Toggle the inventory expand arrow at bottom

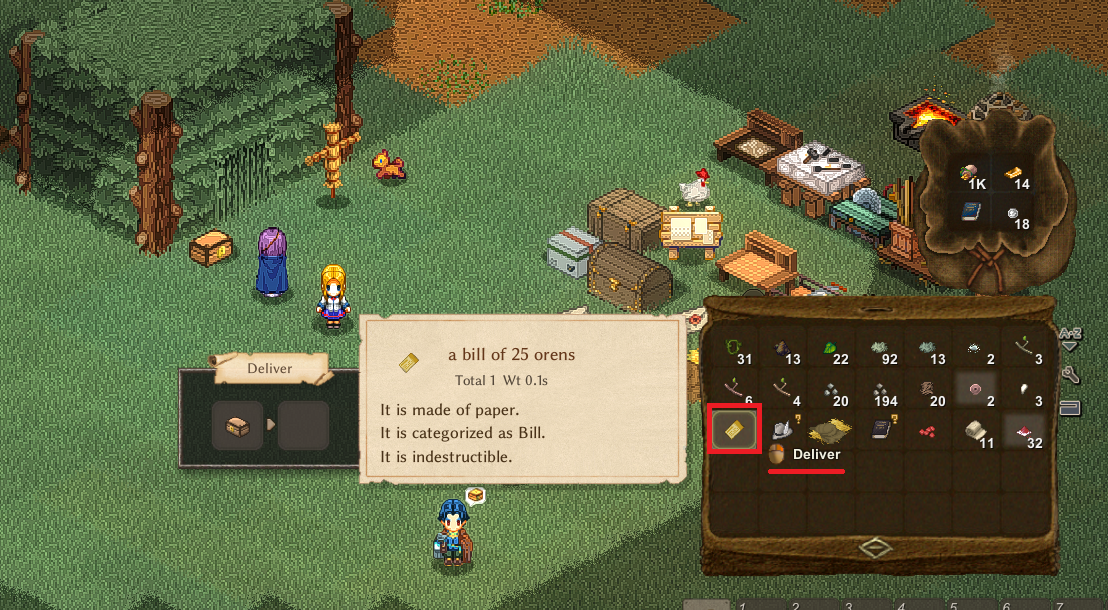pyautogui.click(x=875, y=547)
